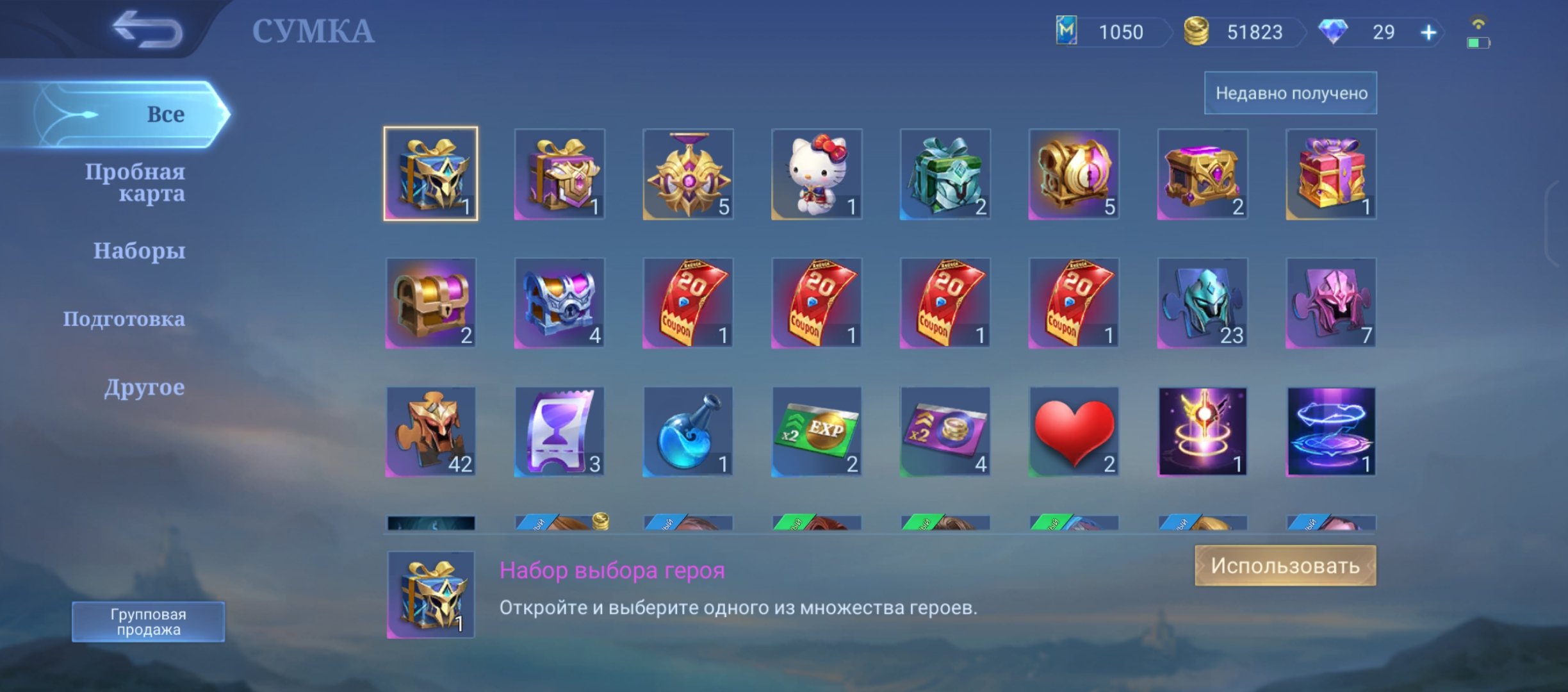The width and height of the screenshot is (1568, 692).
Task: Open the red 20-diamond coupon
Action: click(x=688, y=303)
